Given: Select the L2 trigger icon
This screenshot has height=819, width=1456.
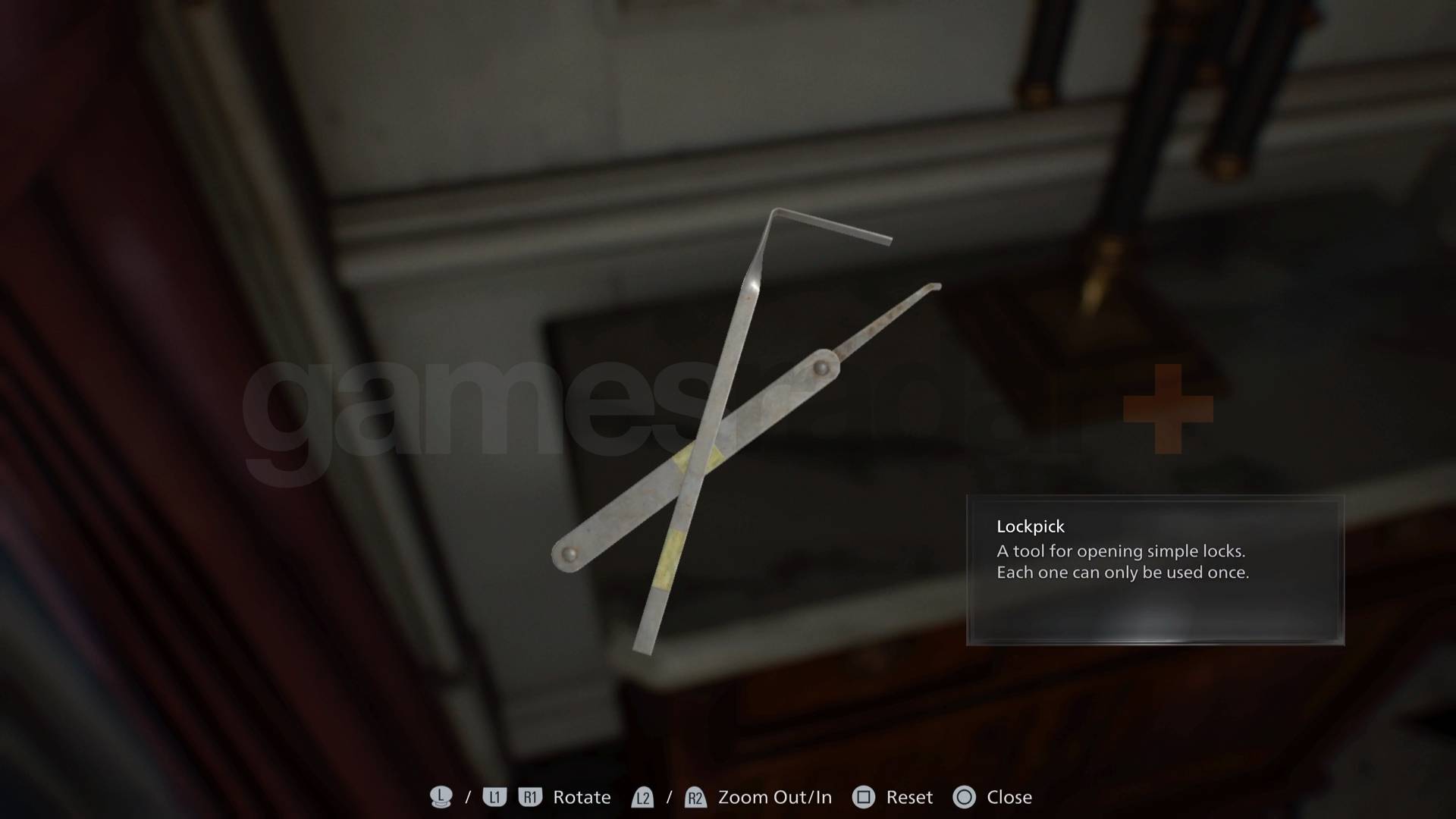Looking at the screenshot, I should [x=642, y=797].
